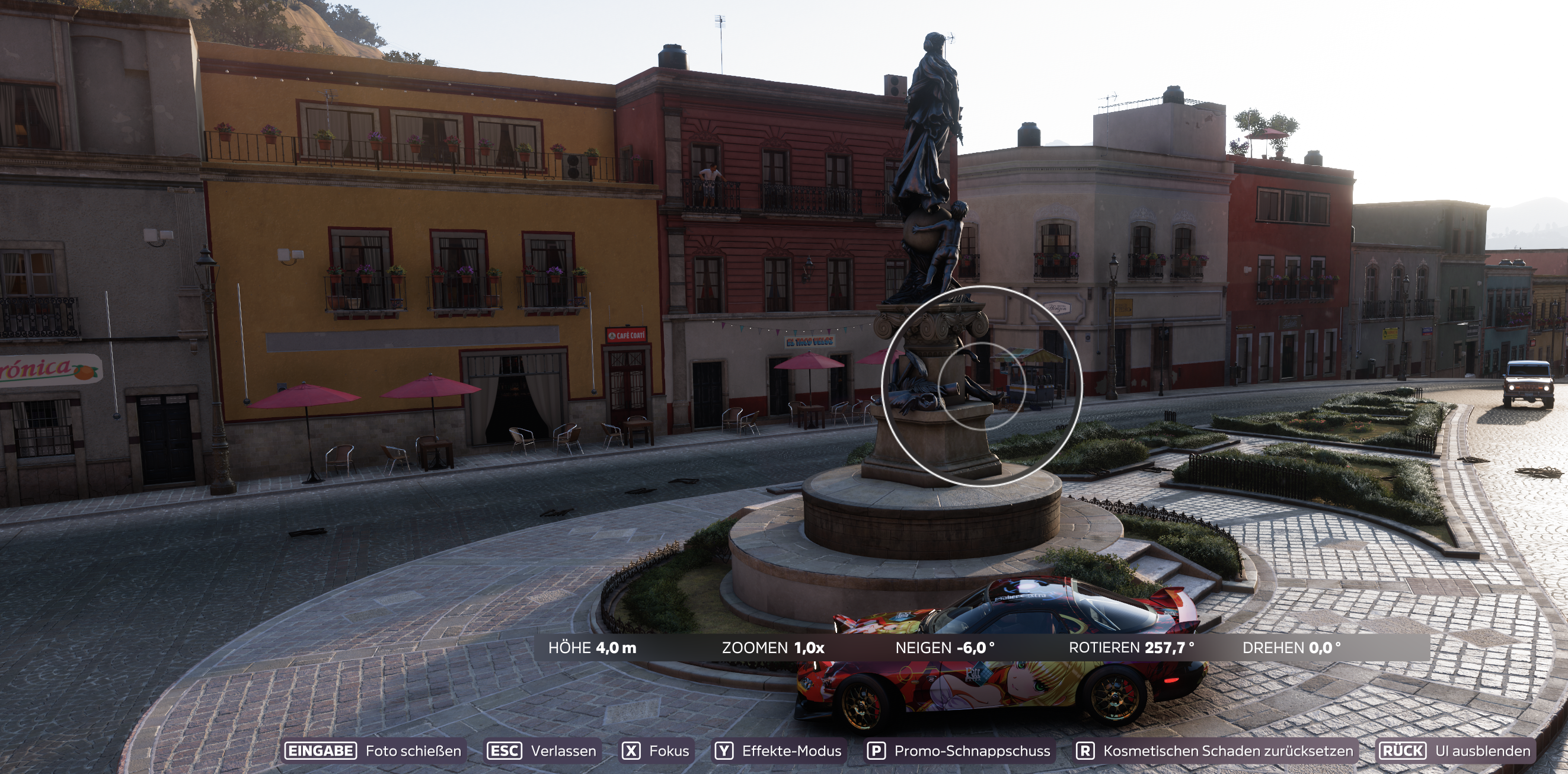The height and width of the screenshot is (774, 1568).
Task: Click the EINGABE key badge at the bottom
Action: click(321, 751)
